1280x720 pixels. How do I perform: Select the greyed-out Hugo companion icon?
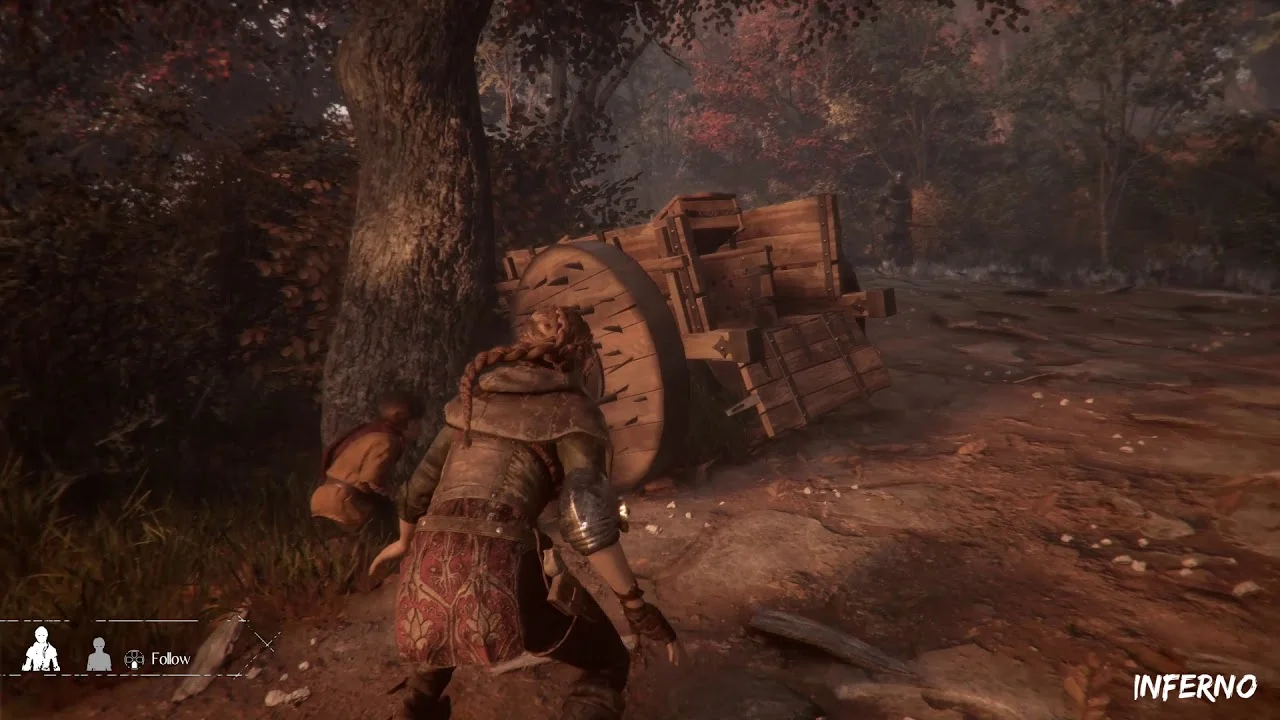(x=98, y=654)
